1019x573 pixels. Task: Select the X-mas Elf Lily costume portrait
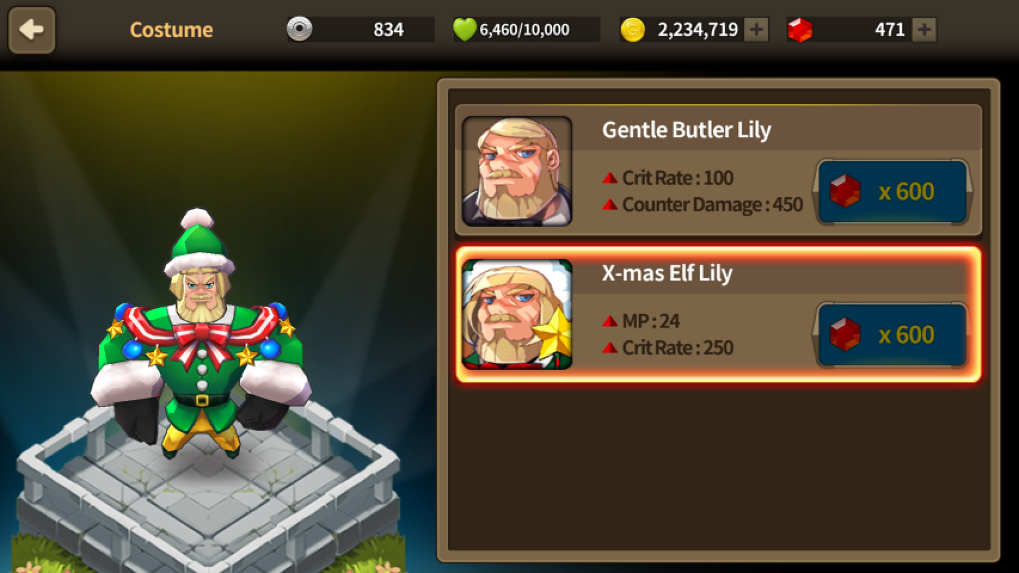[517, 314]
